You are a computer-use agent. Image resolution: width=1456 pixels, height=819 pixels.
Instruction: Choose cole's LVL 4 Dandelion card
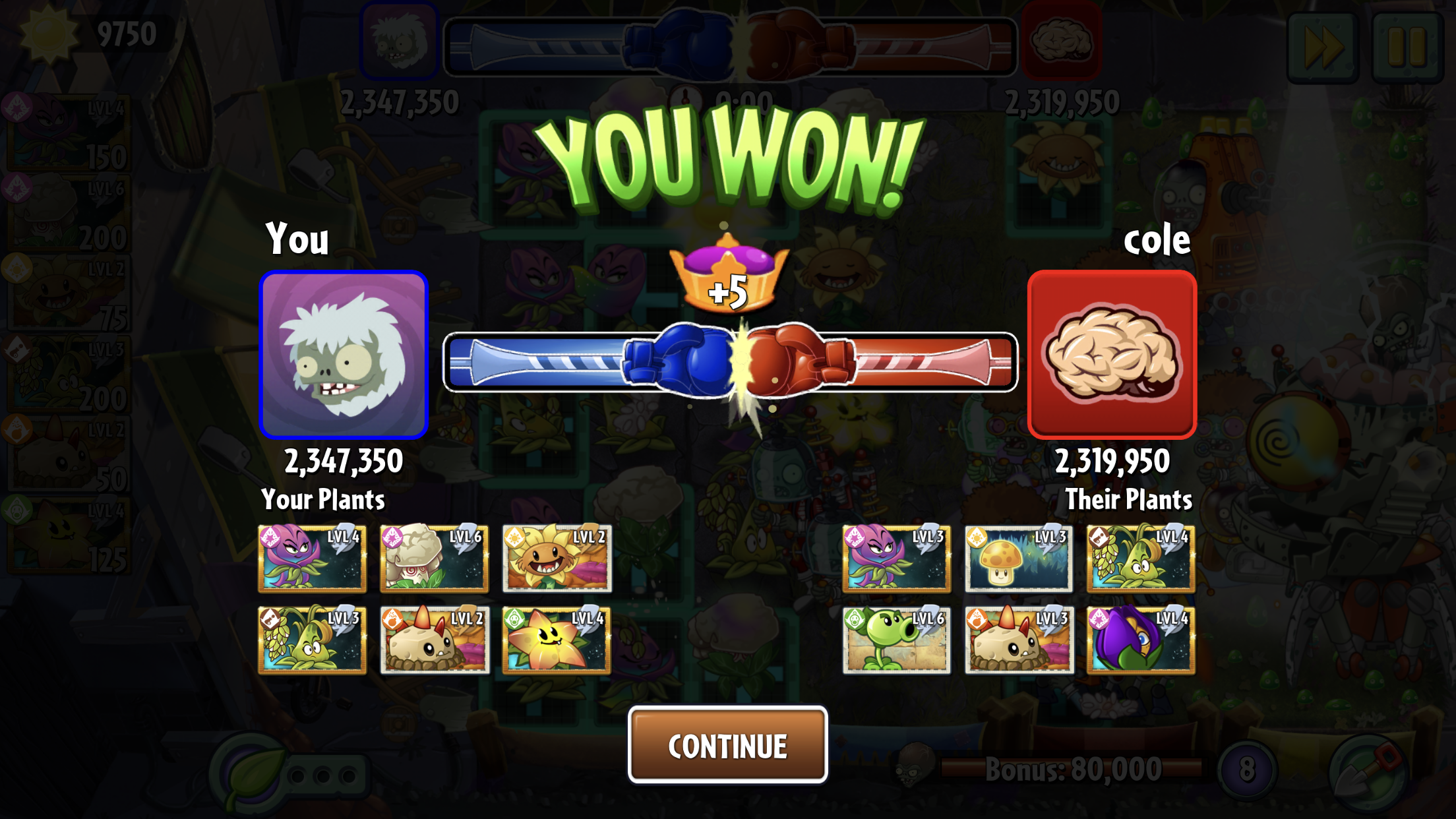coord(1141,558)
